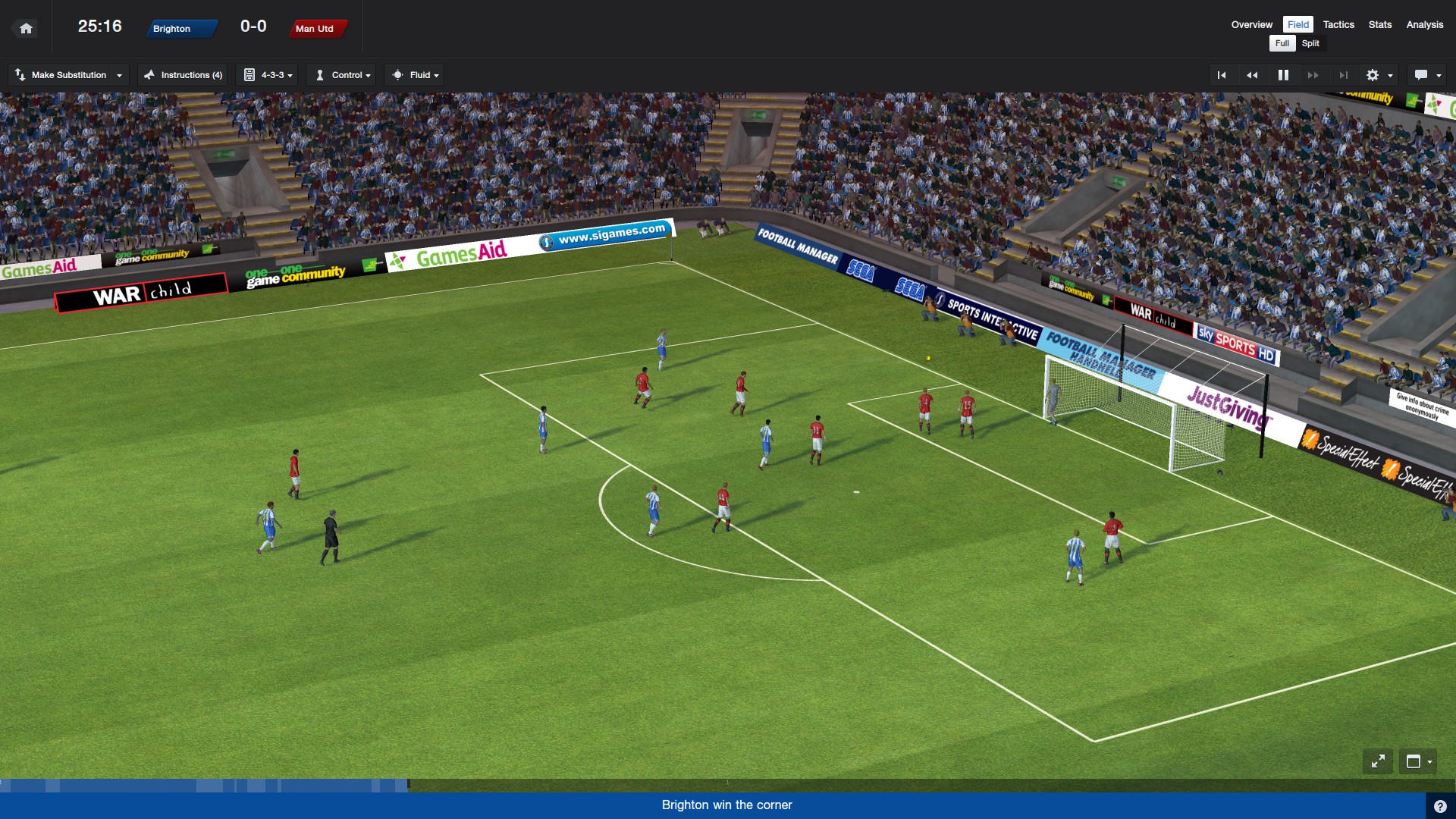Open the help question mark icon

coord(1440,806)
